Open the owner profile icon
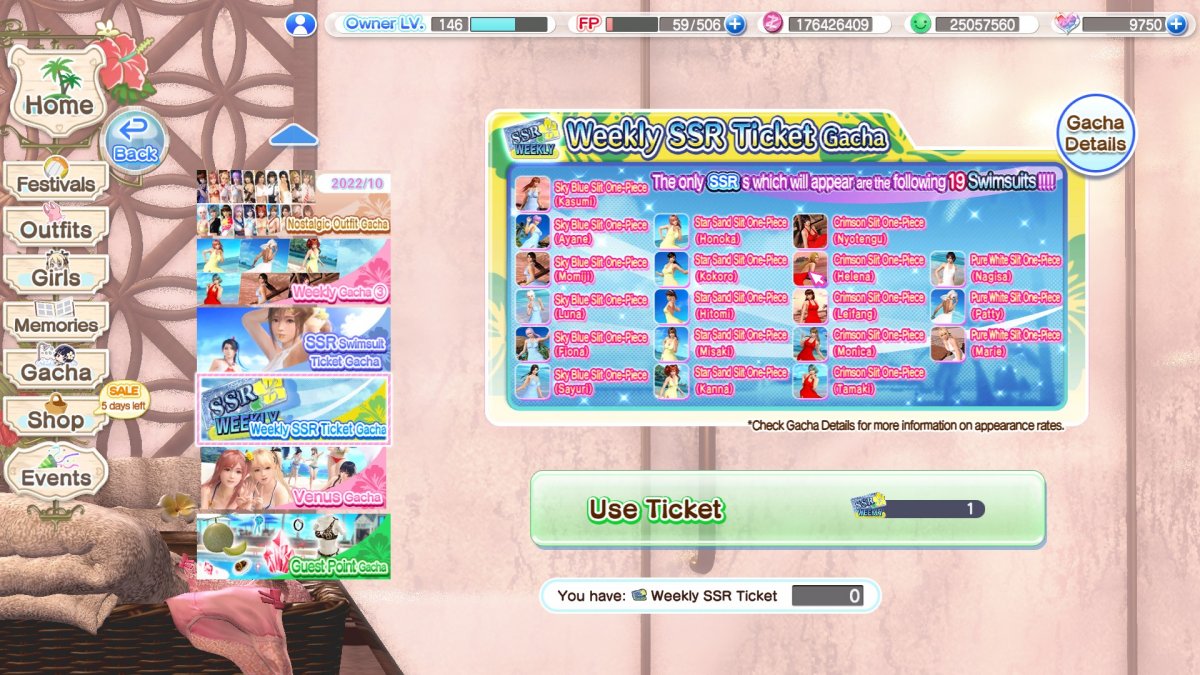The image size is (1200, 675). point(300,24)
